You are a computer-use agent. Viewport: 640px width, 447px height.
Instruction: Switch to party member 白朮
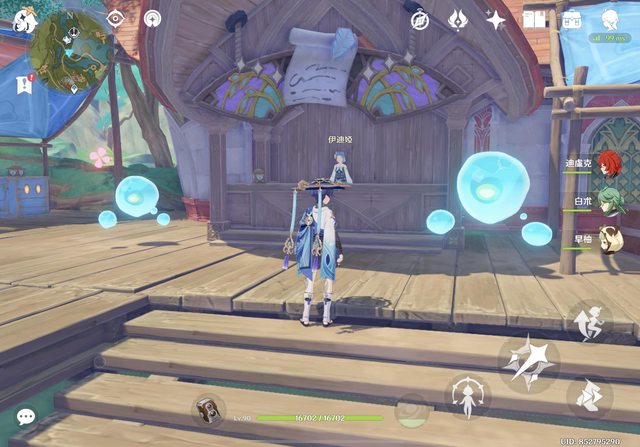(608, 201)
